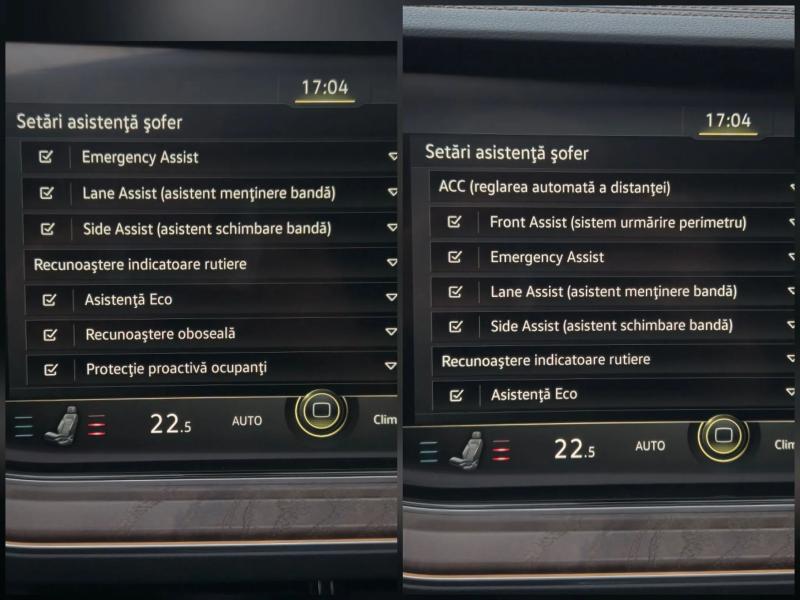Toggle the Recunoaștere oboseală checkbox

[x=49, y=334]
